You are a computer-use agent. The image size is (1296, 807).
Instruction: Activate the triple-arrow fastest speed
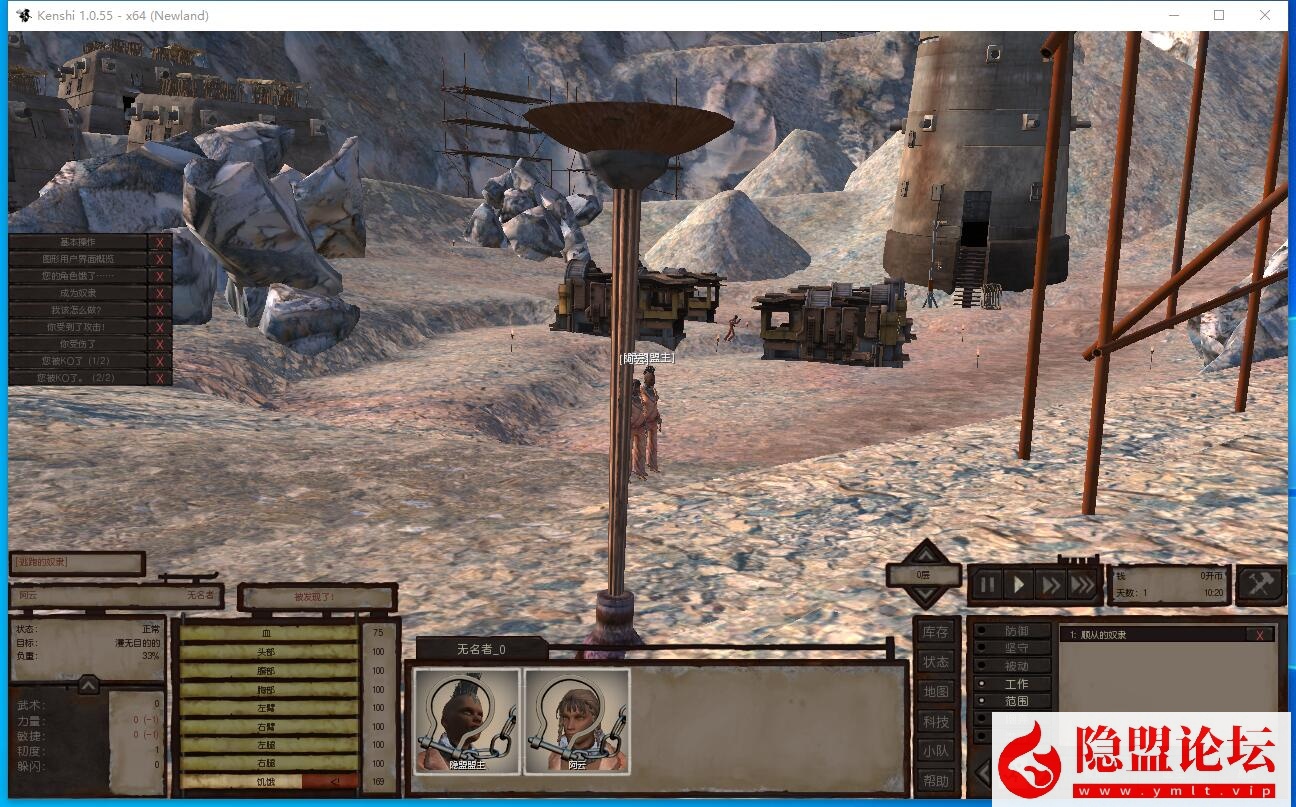click(1083, 584)
